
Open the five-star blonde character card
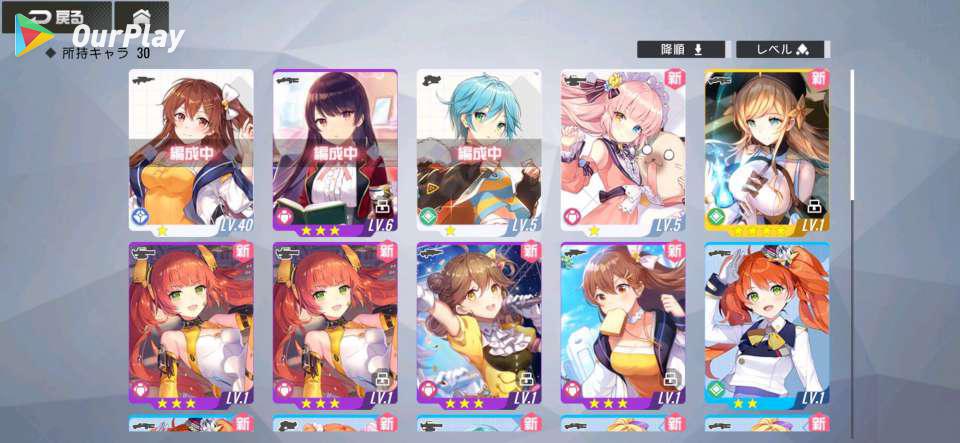click(x=767, y=152)
